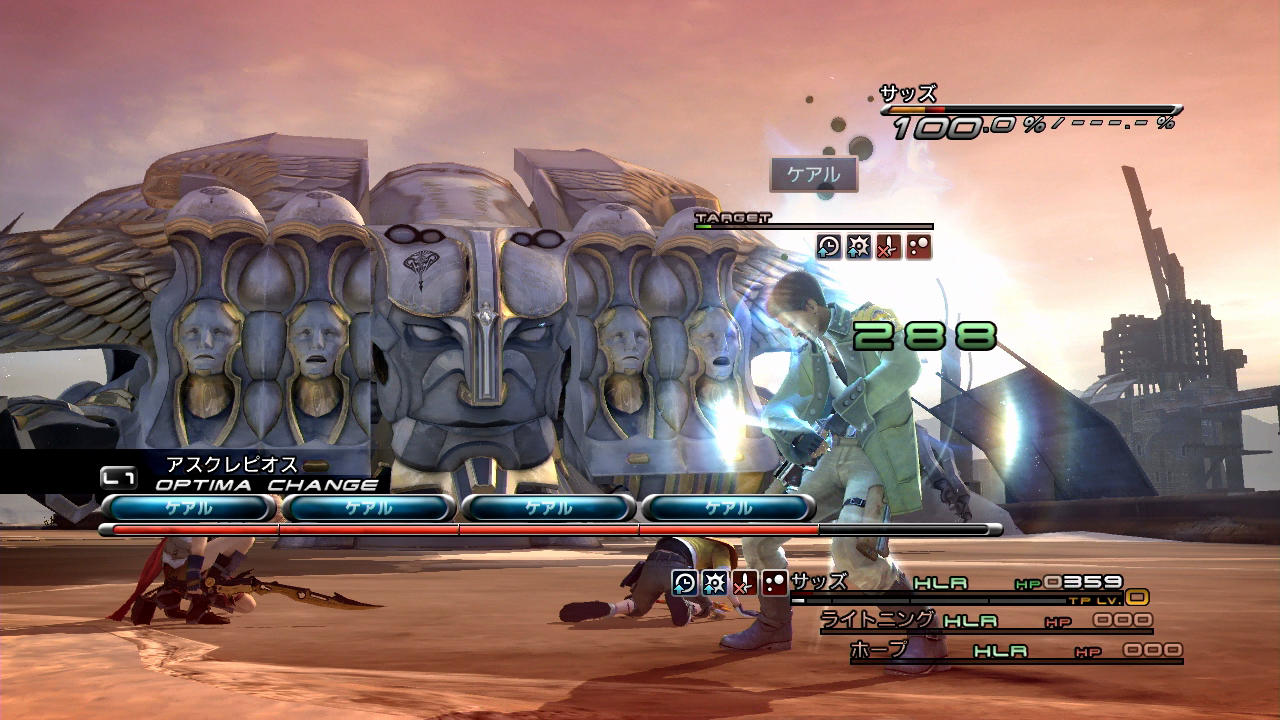
Task: Select the clock Haste icon beside Sazh's party row
Action: point(685,583)
